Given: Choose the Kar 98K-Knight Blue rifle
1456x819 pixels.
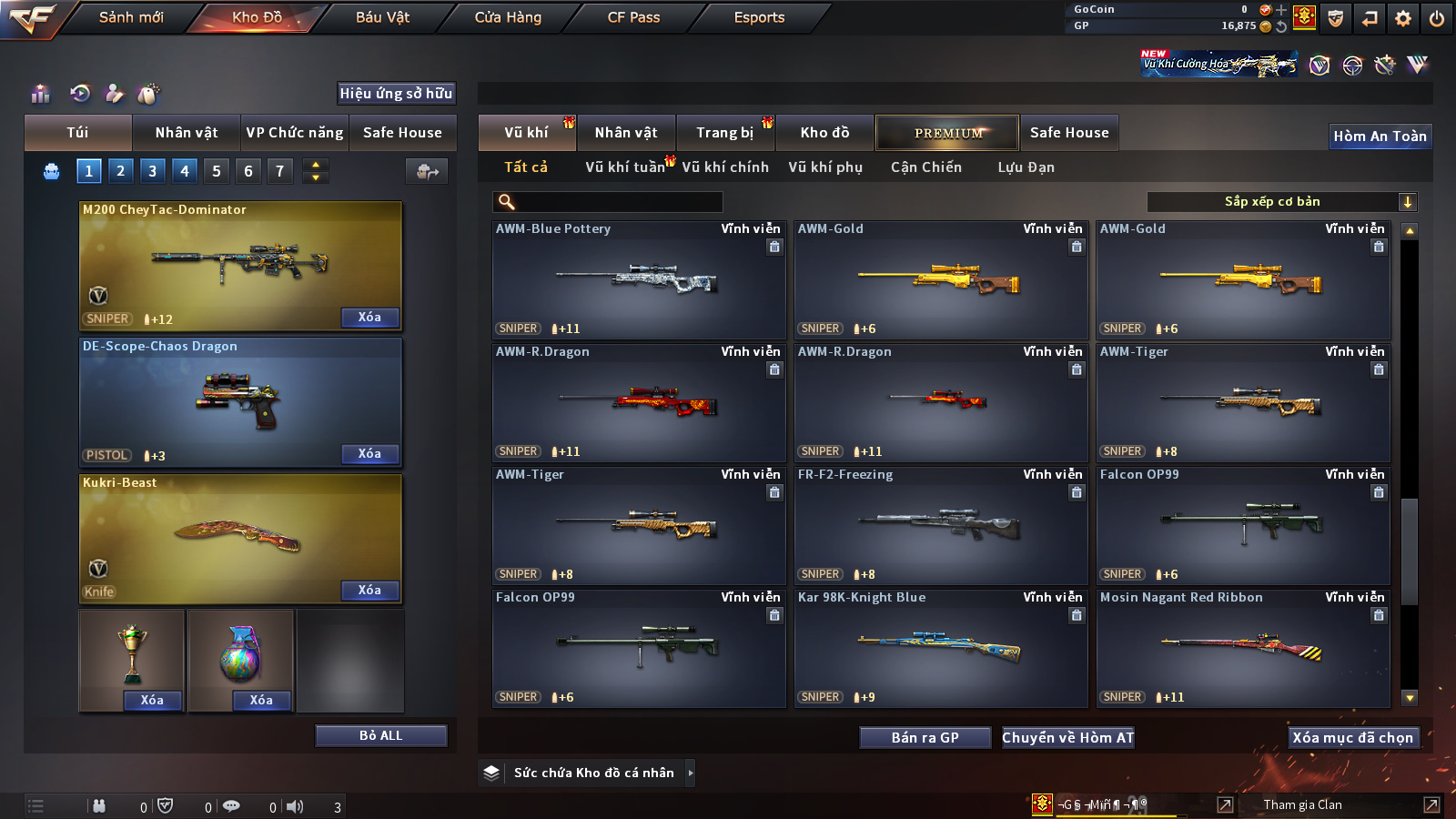Looking at the screenshot, I should coord(940,649).
